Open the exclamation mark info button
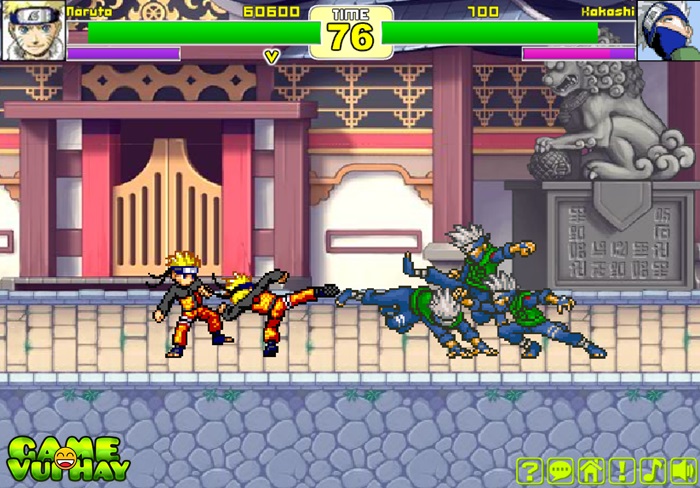This screenshot has height=488, width=700. [x=622, y=470]
